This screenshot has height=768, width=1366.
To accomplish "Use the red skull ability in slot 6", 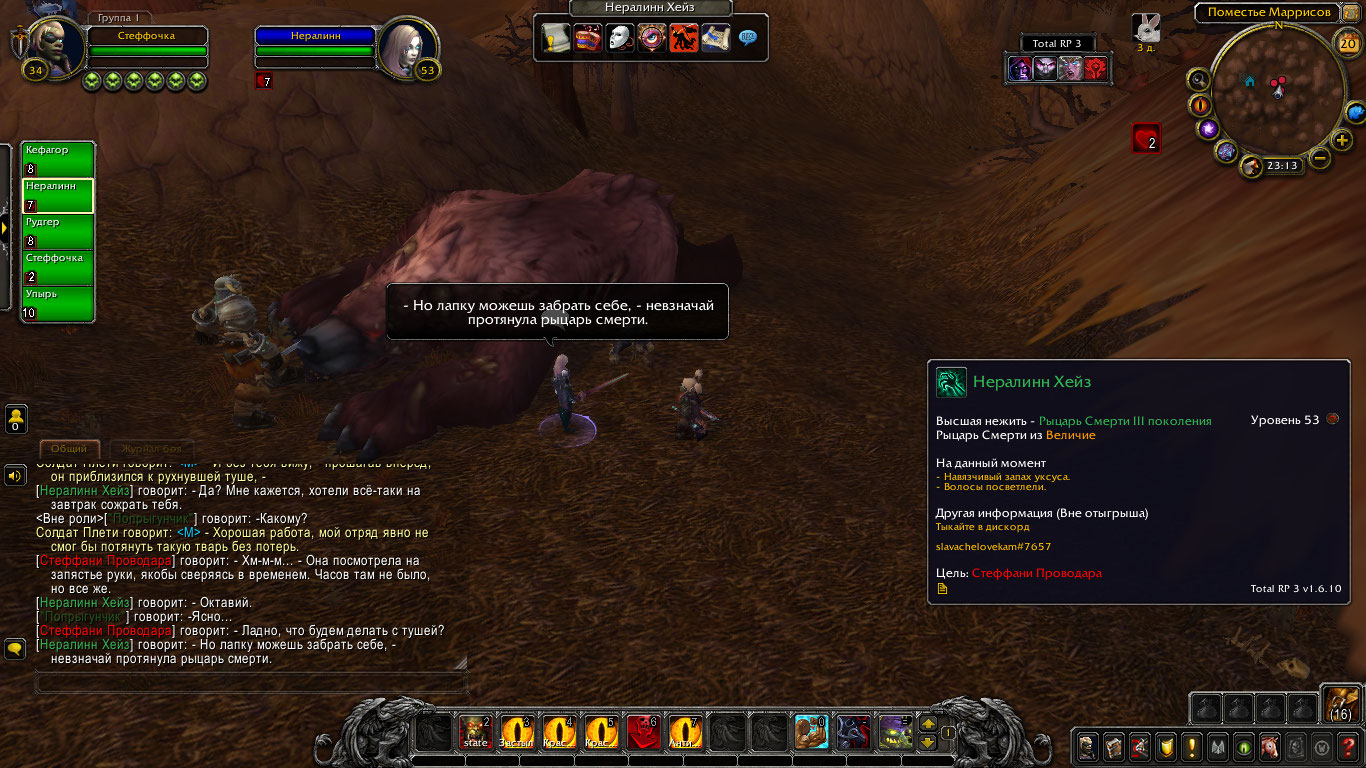I will tap(642, 733).
